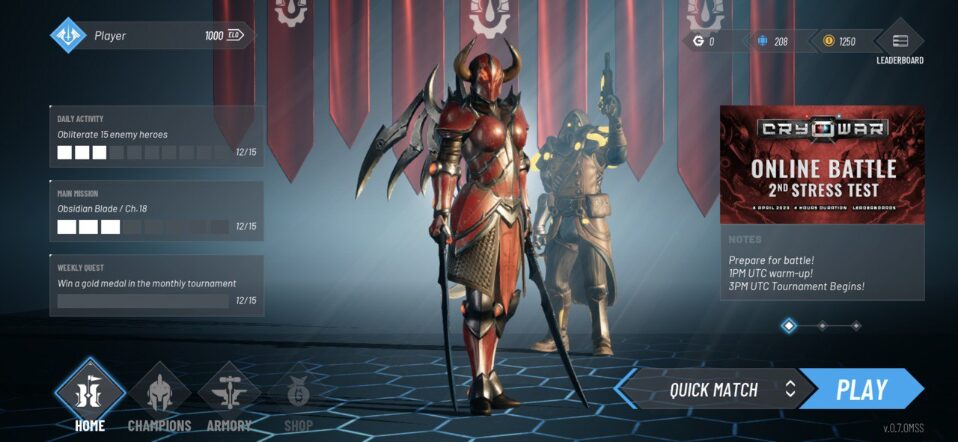Select the Weekly Quest tournament panel

click(x=157, y=285)
